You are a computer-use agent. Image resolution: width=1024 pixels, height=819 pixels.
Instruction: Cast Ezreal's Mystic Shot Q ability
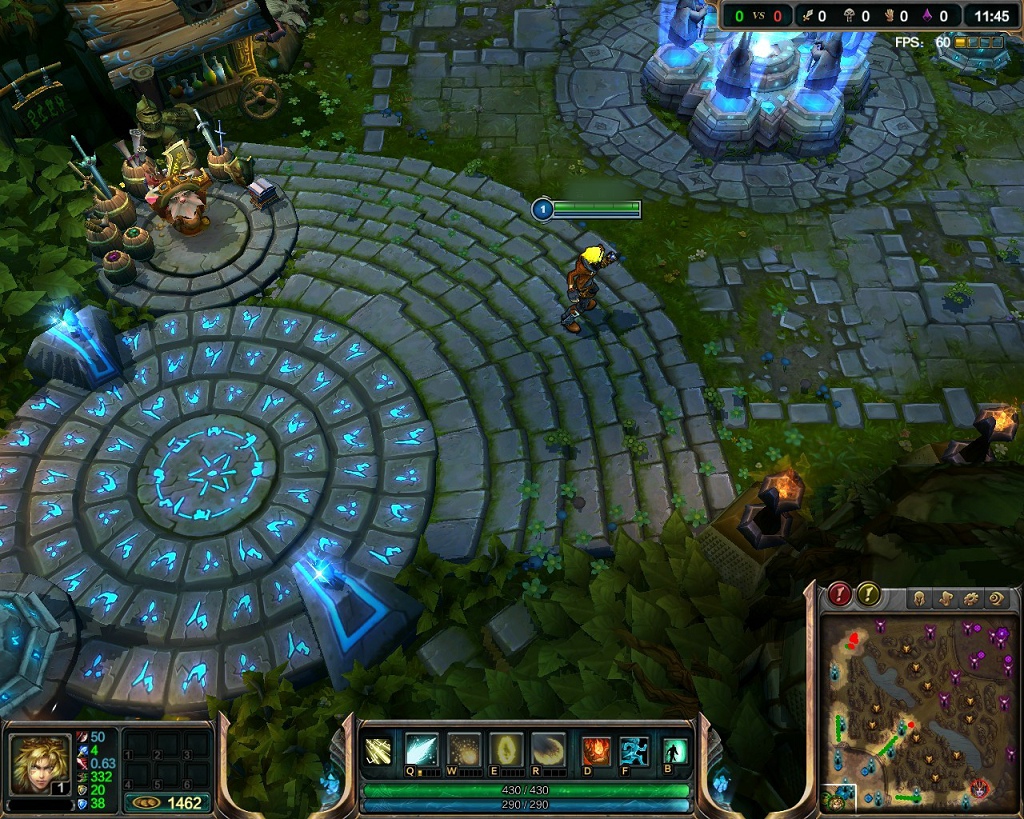coord(421,750)
